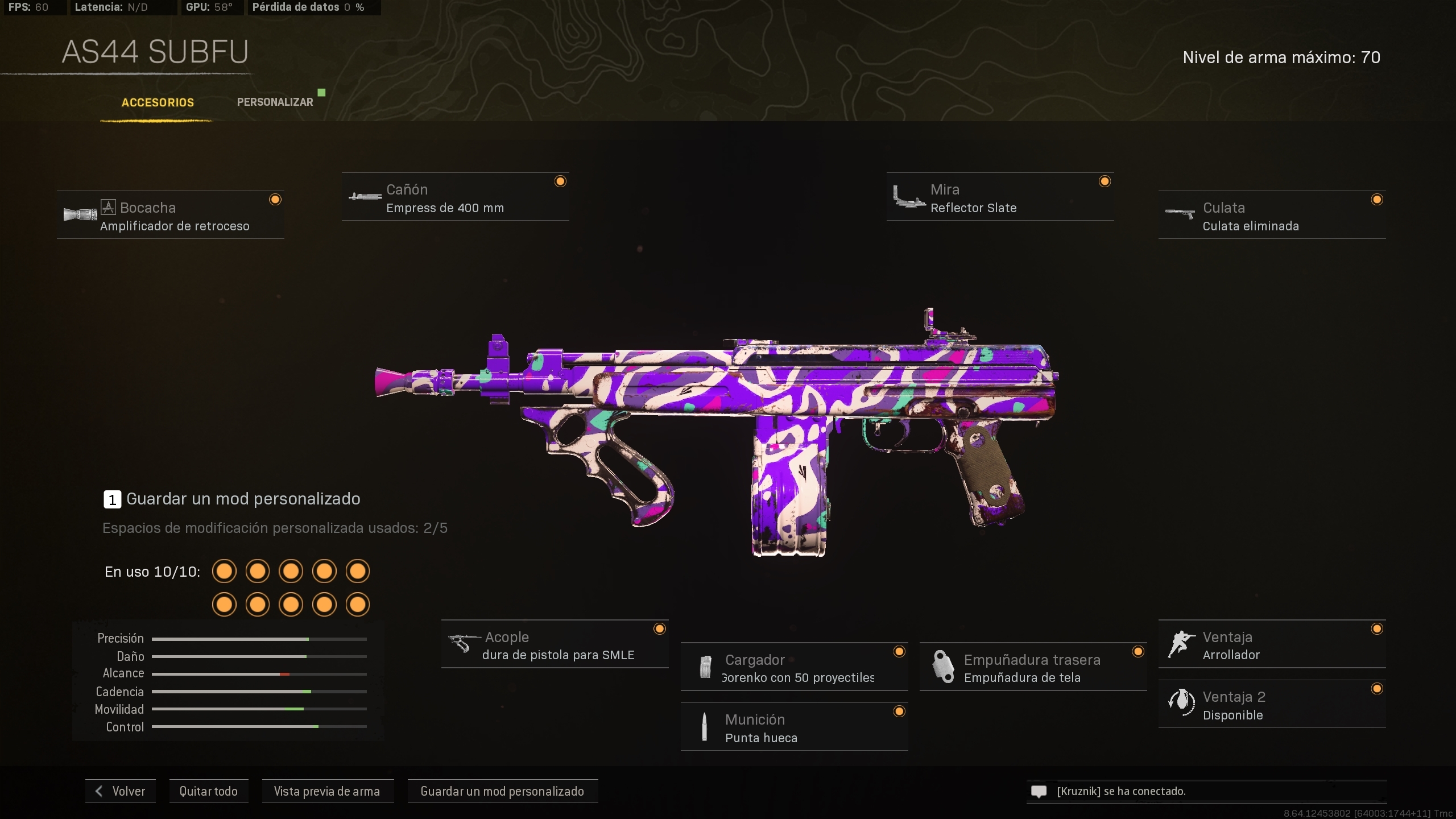Select the Mira Reflector Slate optic icon
The width and height of the screenshot is (1456, 819).
[x=910, y=198]
